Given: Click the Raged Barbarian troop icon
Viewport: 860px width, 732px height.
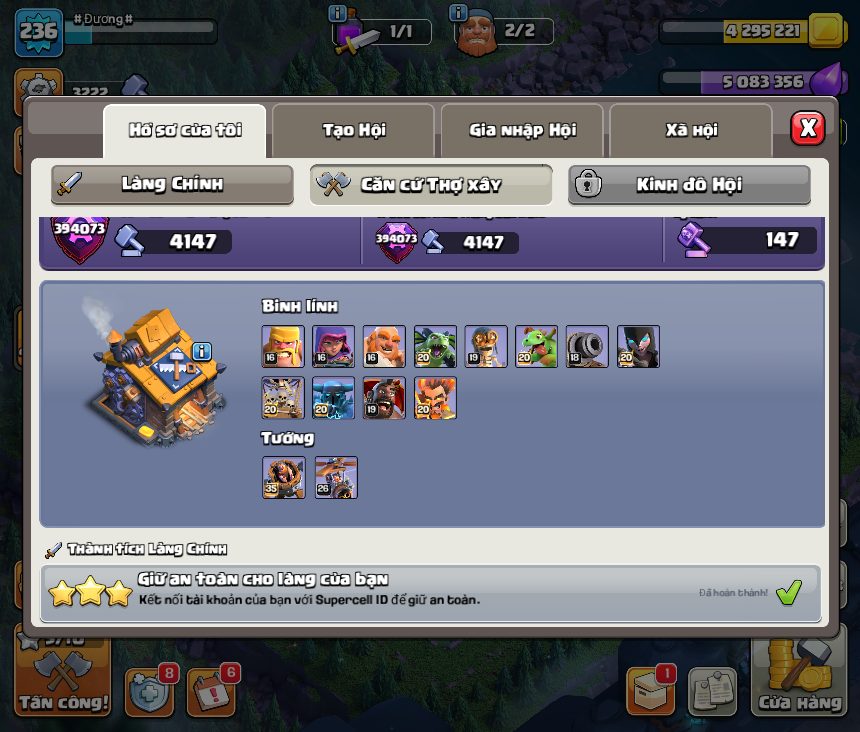Looking at the screenshot, I should point(283,346).
